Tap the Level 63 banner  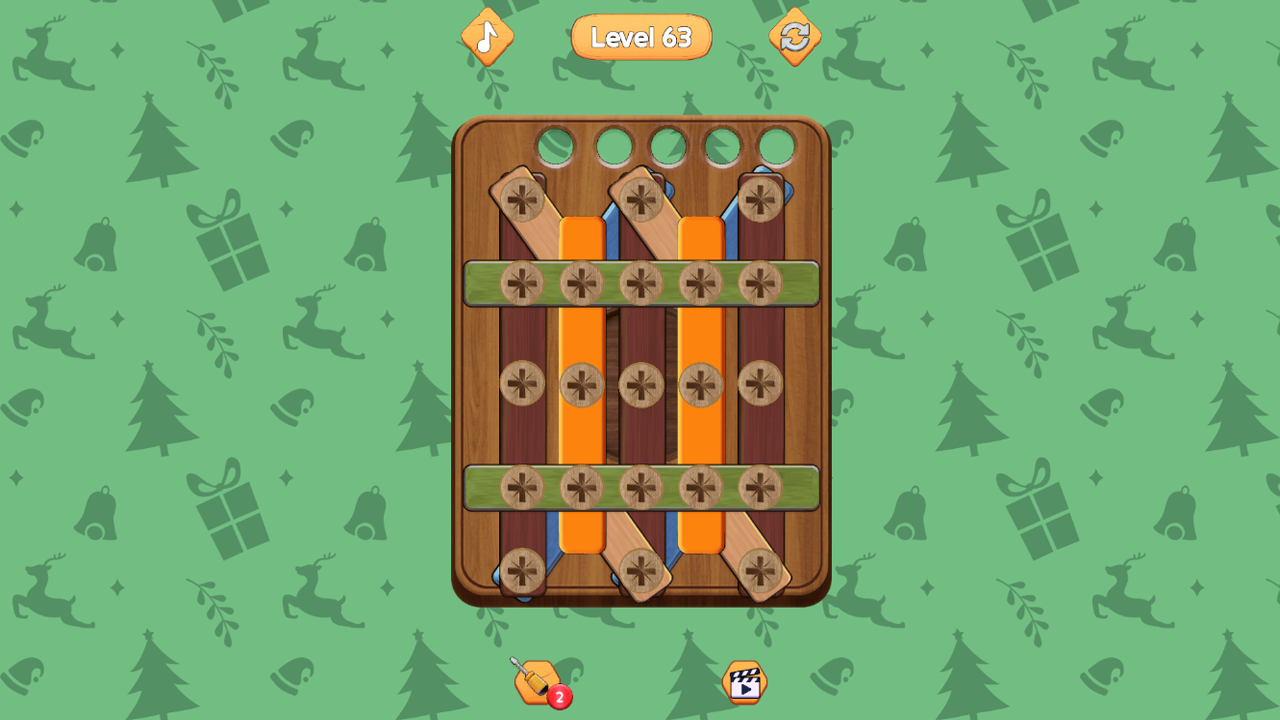click(x=640, y=37)
